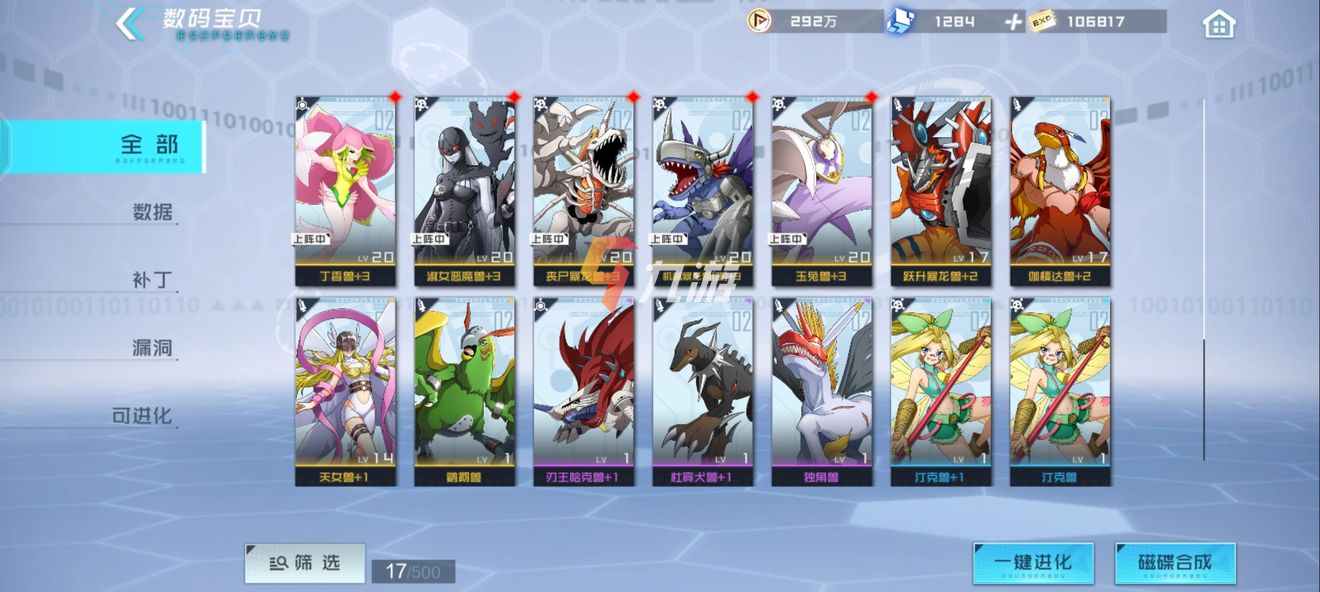Viewport: 1320px width, 592px height.
Task: Switch to the 数据 category tab
Action: (152, 212)
